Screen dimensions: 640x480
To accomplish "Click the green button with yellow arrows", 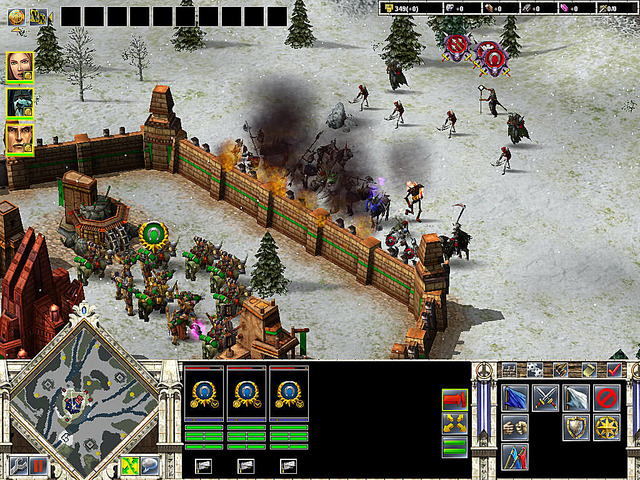I will point(129,465).
